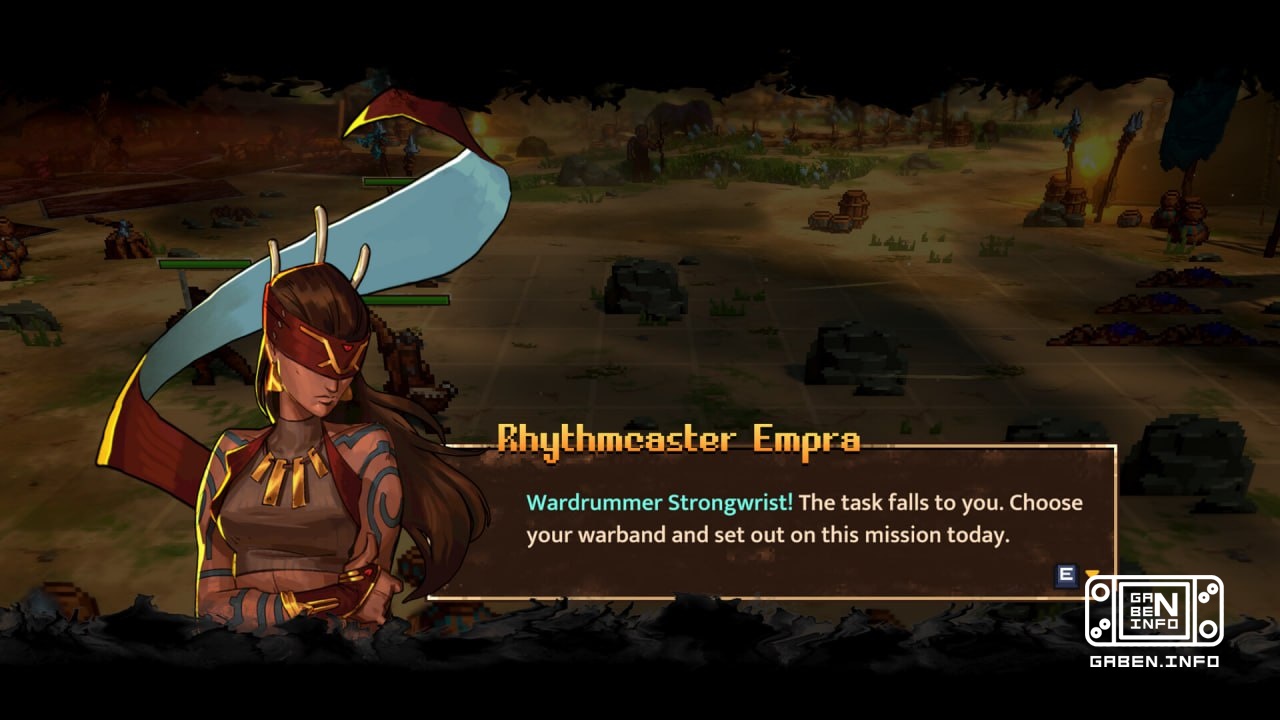The height and width of the screenshot is (720, 1280).
Task: Click the treasure chest near the right torch
Action: pyautogui.click(x=1075, y=203)
